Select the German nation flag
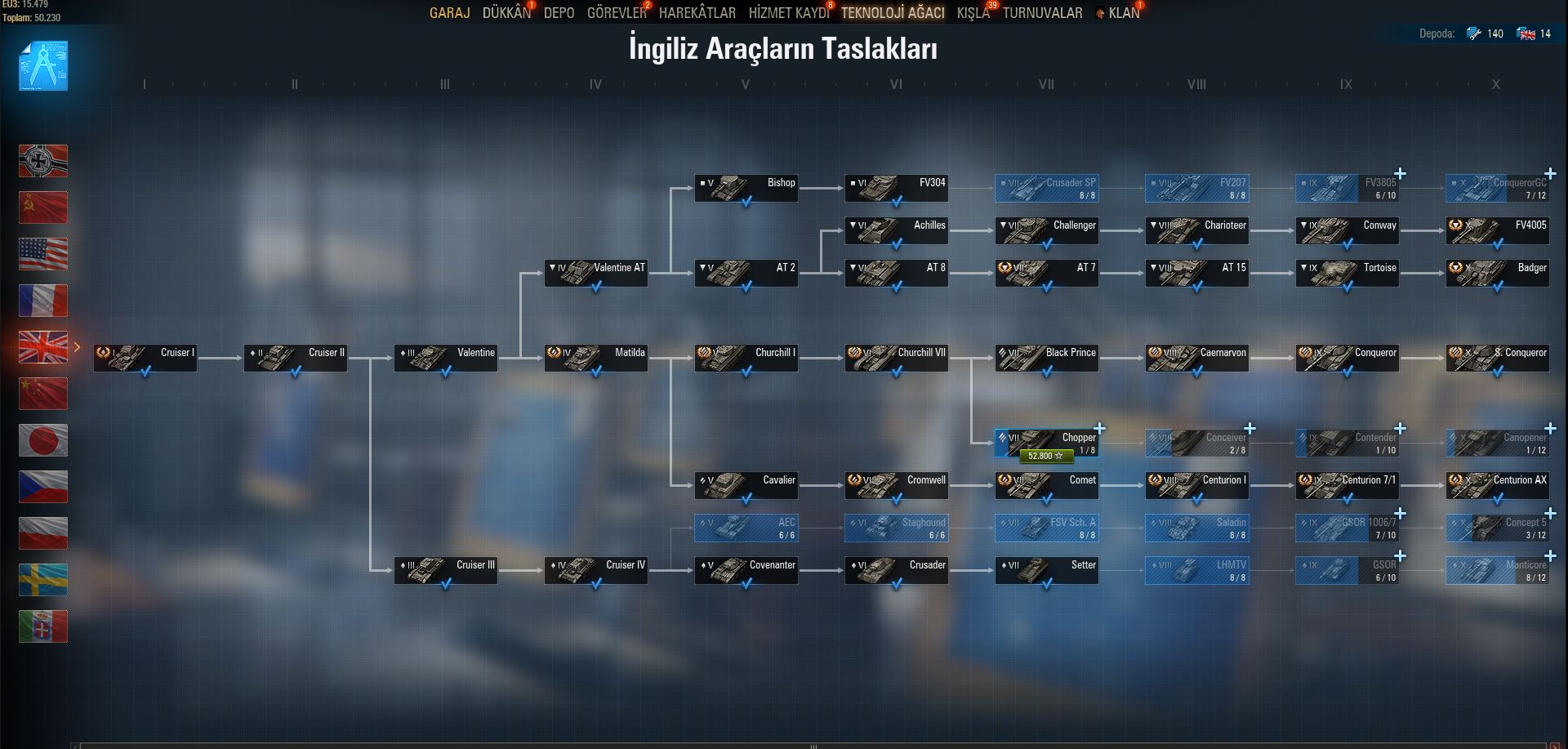The image size is (1568, 749). tap(43, 161)
